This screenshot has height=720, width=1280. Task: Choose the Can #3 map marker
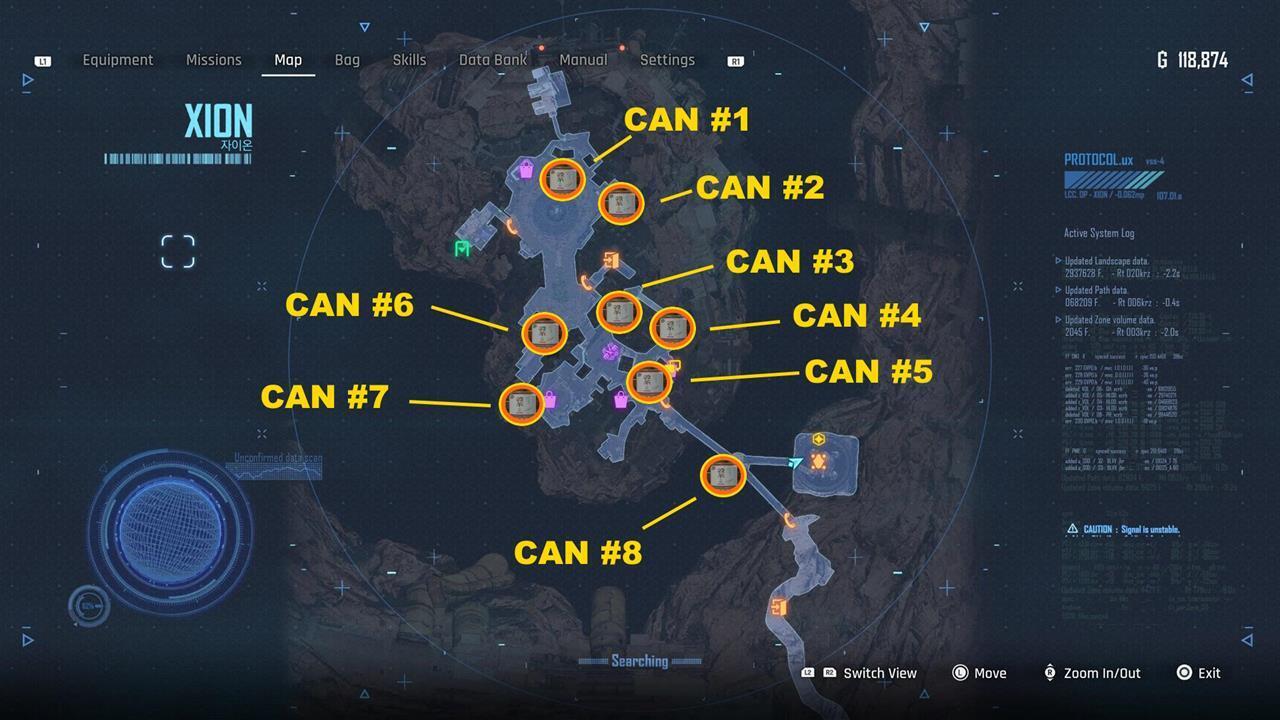(619, 311)
